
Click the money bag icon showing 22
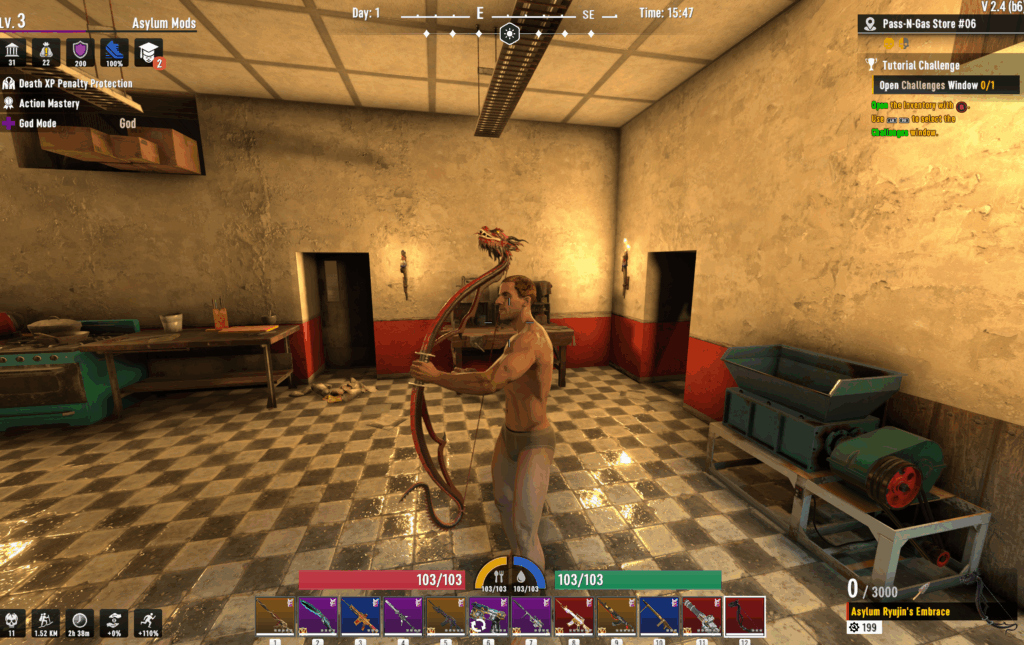[47, 52]
